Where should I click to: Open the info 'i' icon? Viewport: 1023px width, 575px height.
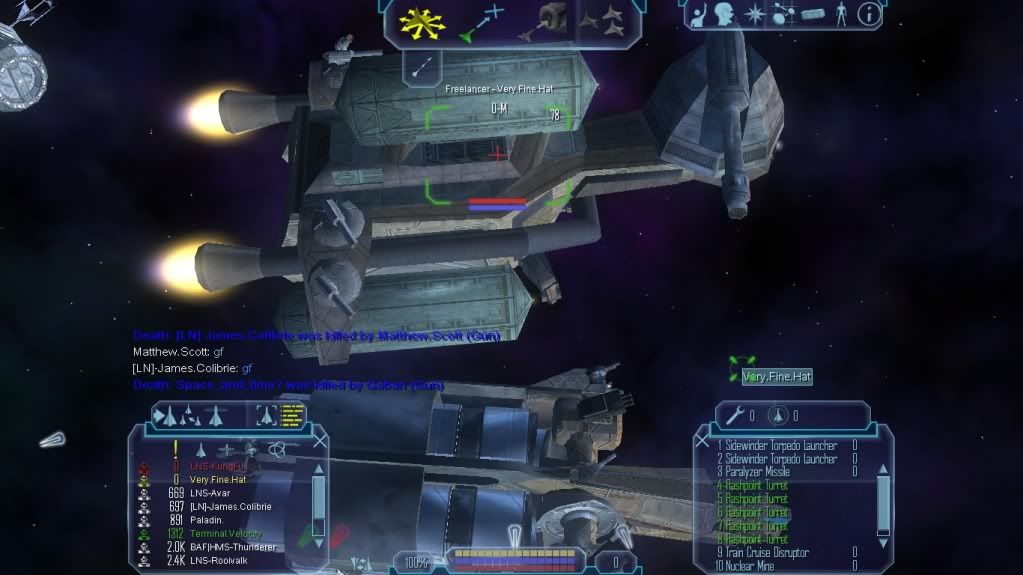(x=869, y=14)
